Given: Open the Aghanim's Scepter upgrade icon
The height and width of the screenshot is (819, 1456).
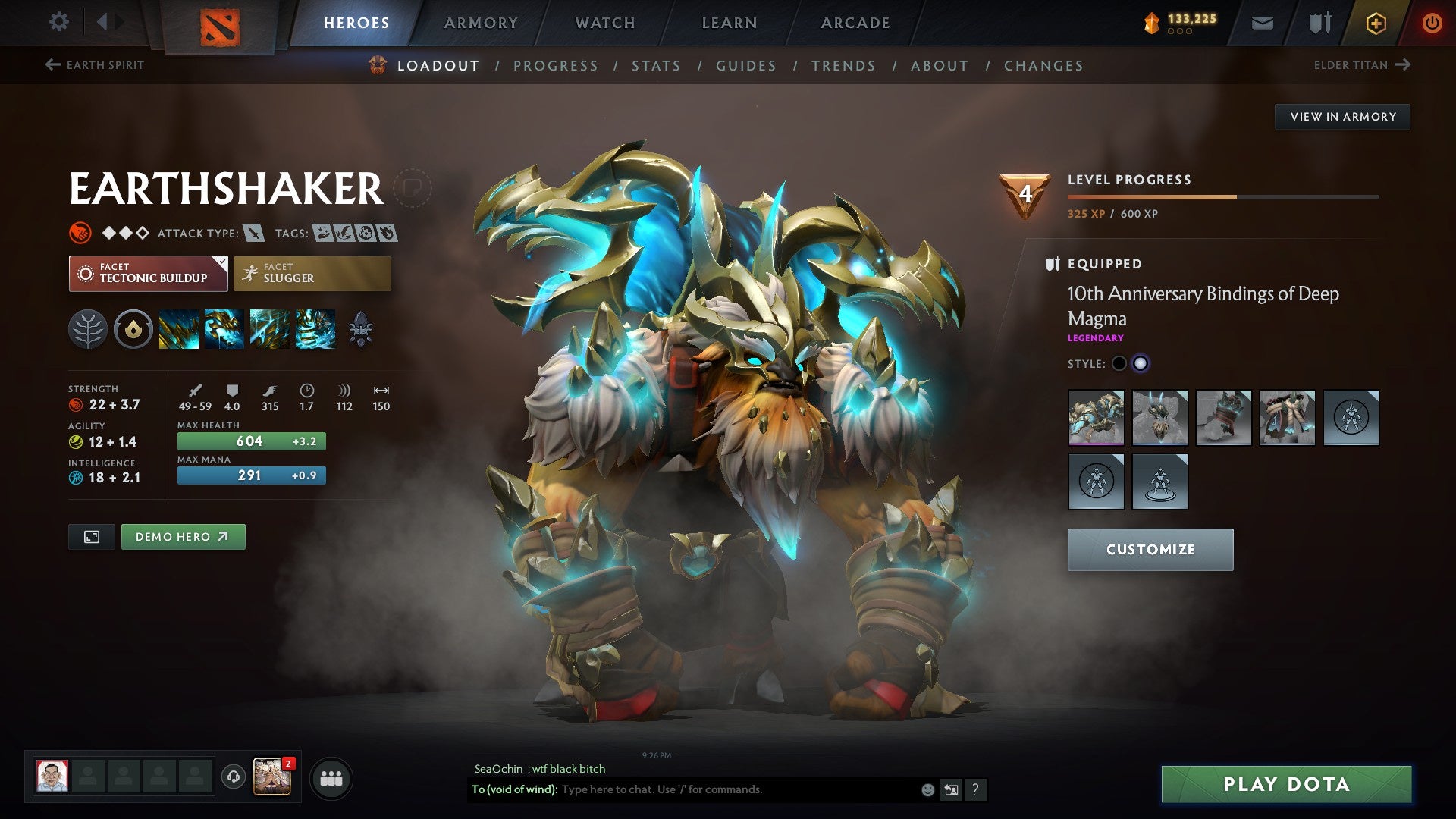Looking at the screenshot, I should tap(360, 330).
